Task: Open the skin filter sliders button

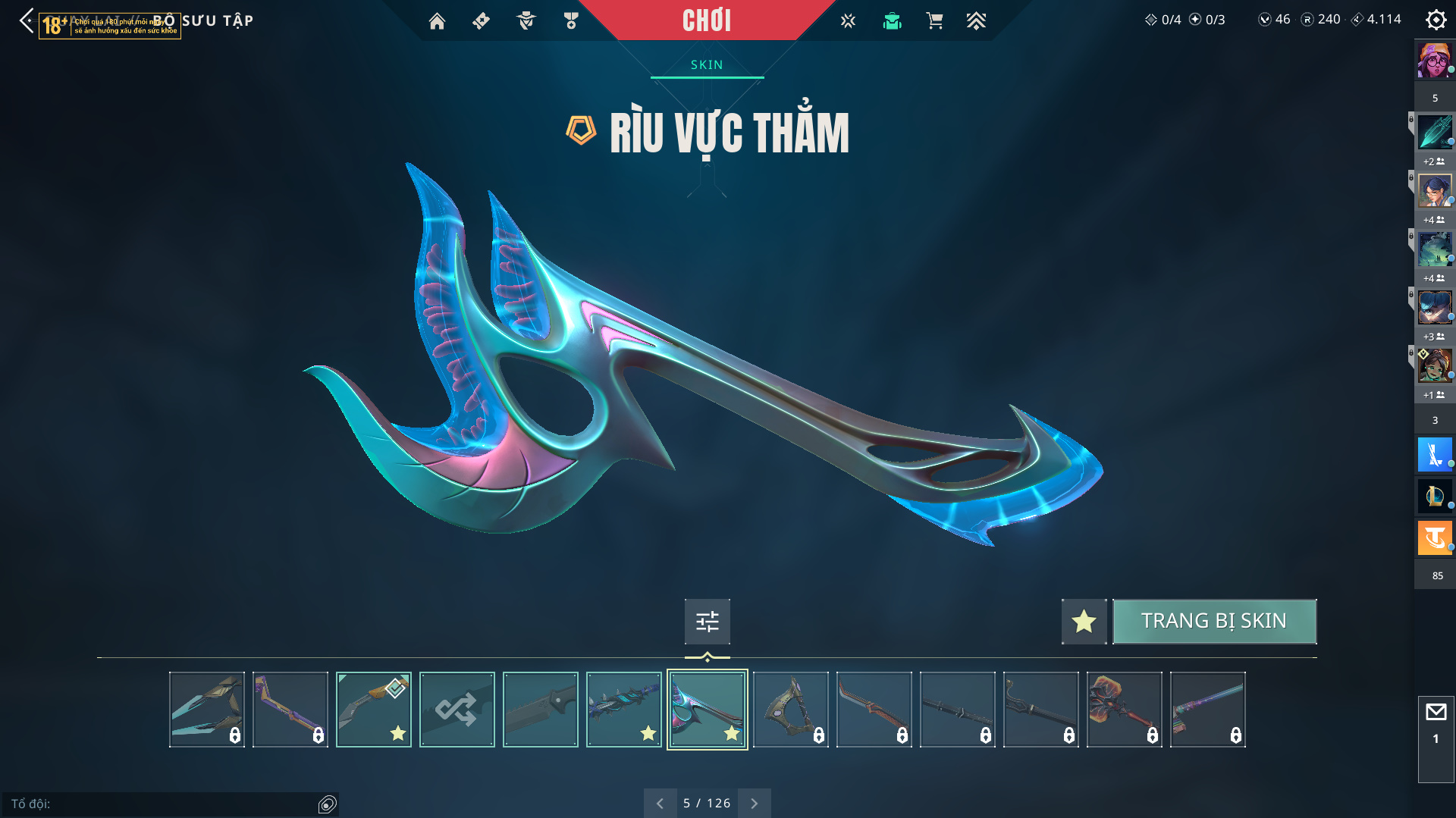Action: [x=707, y=622]
